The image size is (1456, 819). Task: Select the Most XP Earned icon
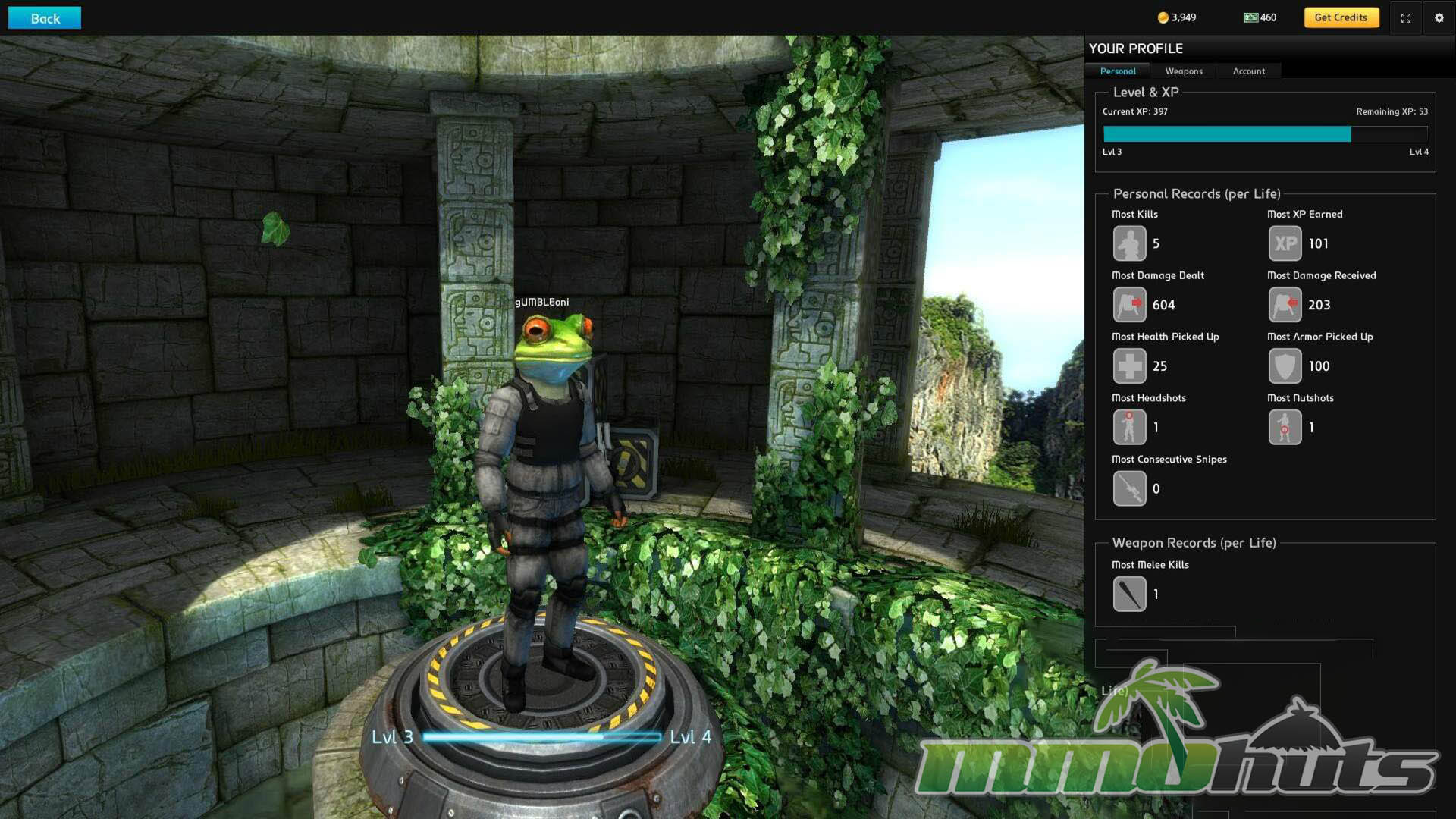coord(1285,244)
